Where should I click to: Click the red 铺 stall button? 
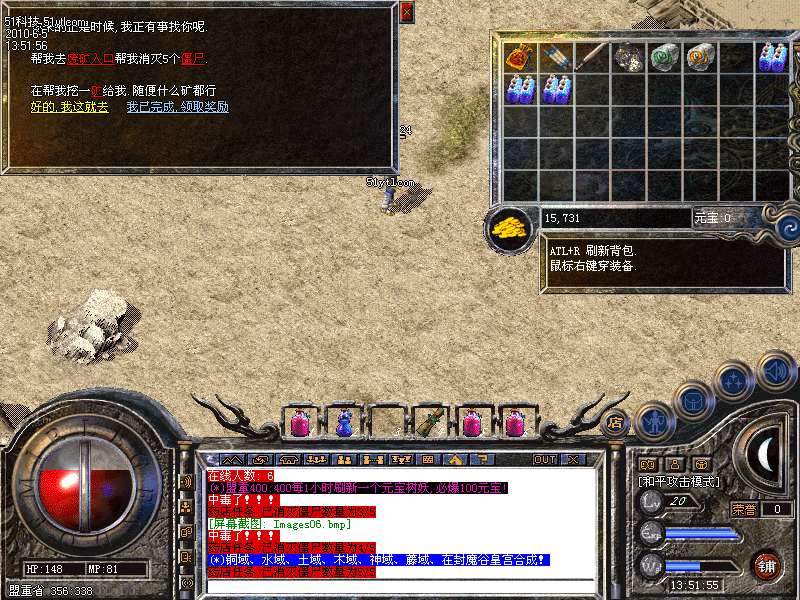(767, 566)
